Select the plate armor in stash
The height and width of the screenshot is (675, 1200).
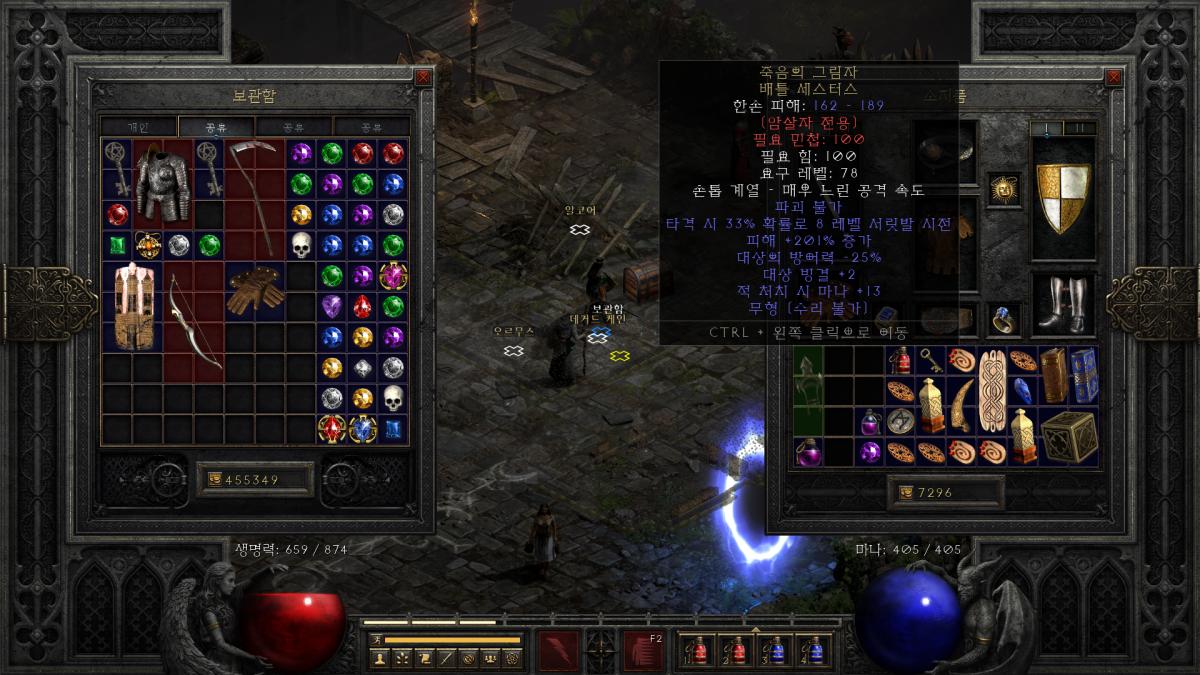coord(162,183)
